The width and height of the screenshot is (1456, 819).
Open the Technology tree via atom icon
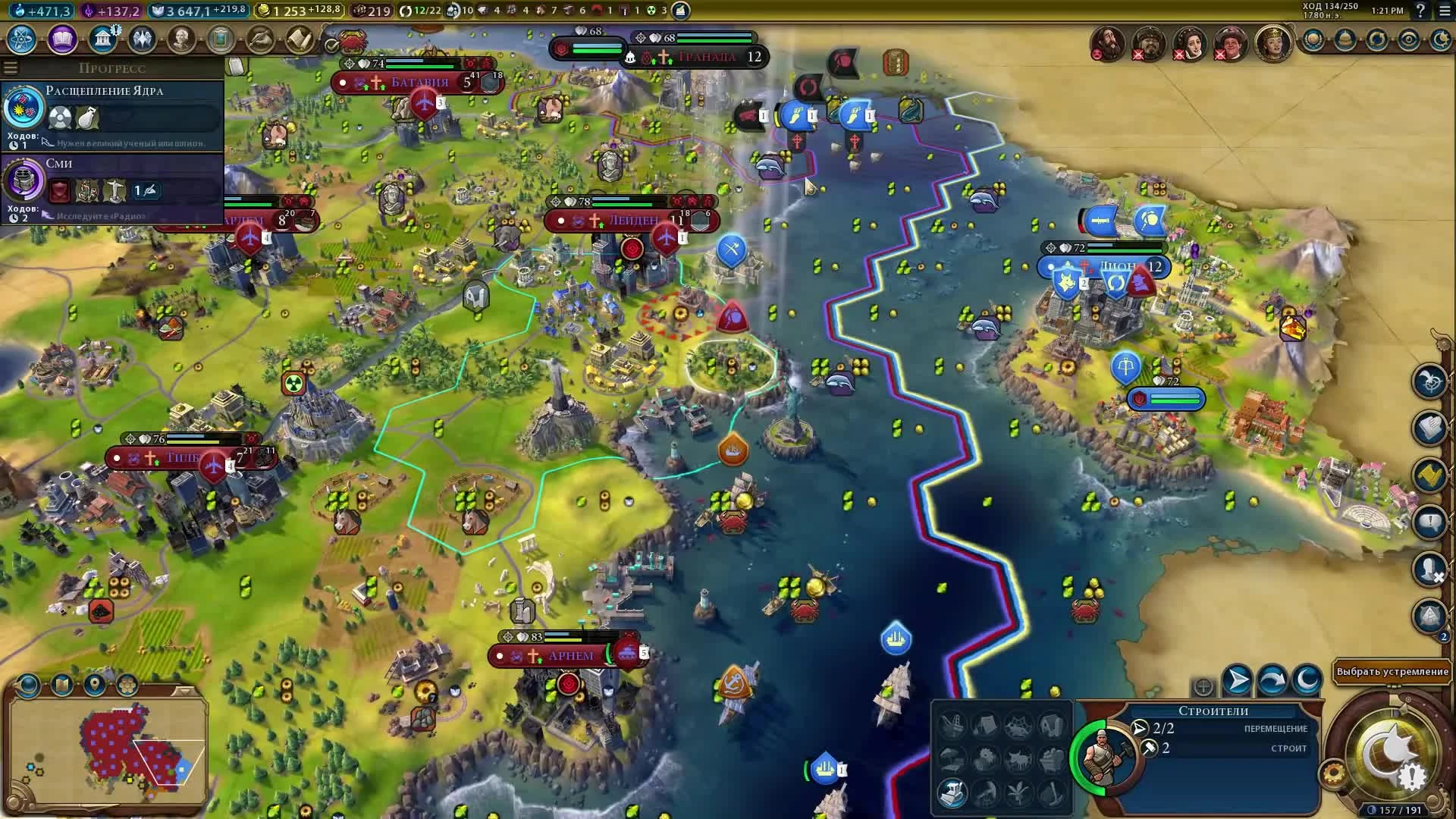pos(20,41)
